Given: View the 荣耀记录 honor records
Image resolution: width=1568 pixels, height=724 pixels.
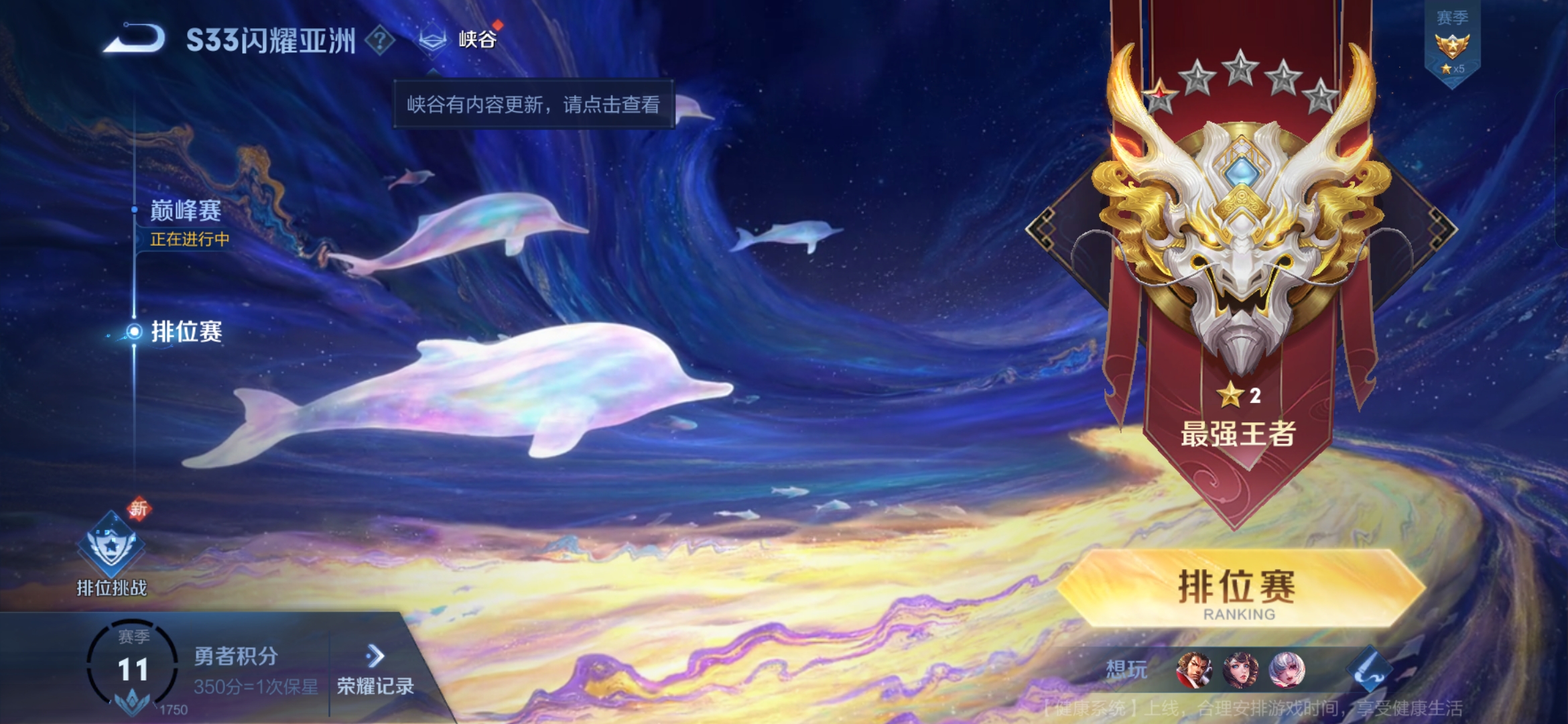Looking at the screenshot, I should pos(375,670).
